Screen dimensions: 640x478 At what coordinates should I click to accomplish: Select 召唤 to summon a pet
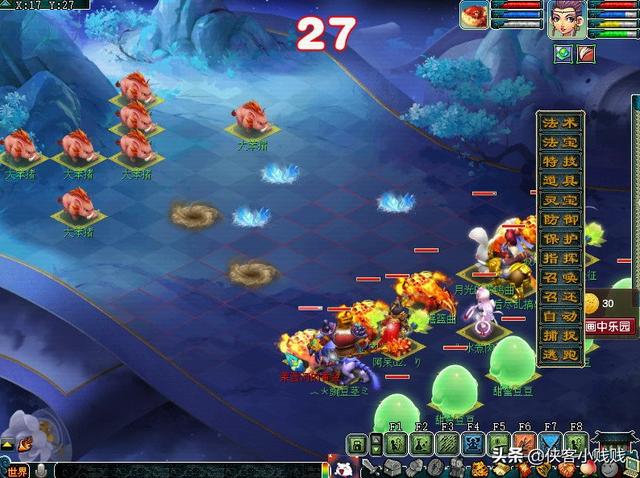coord(560,275)
